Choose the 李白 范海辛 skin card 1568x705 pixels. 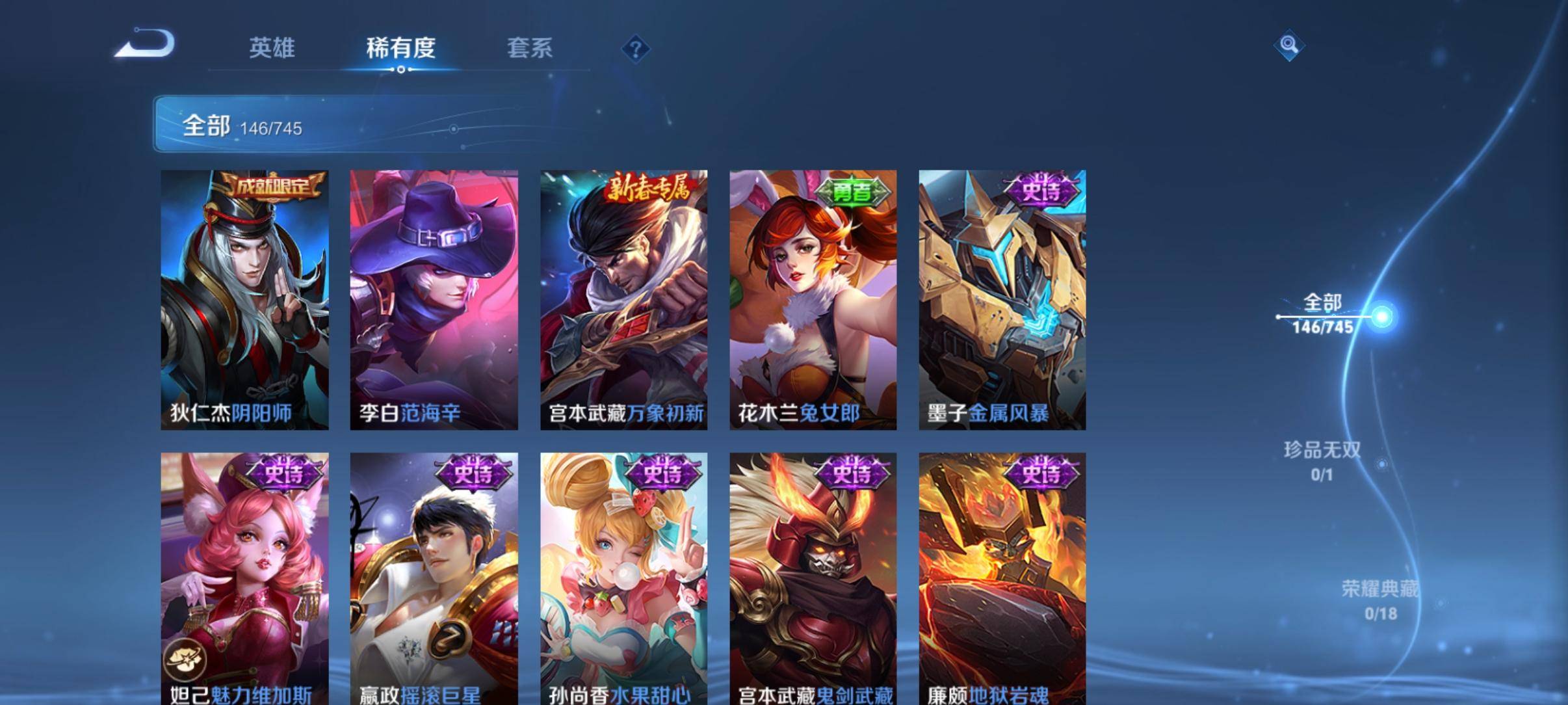pyautogui.click(x=434, y=299)
